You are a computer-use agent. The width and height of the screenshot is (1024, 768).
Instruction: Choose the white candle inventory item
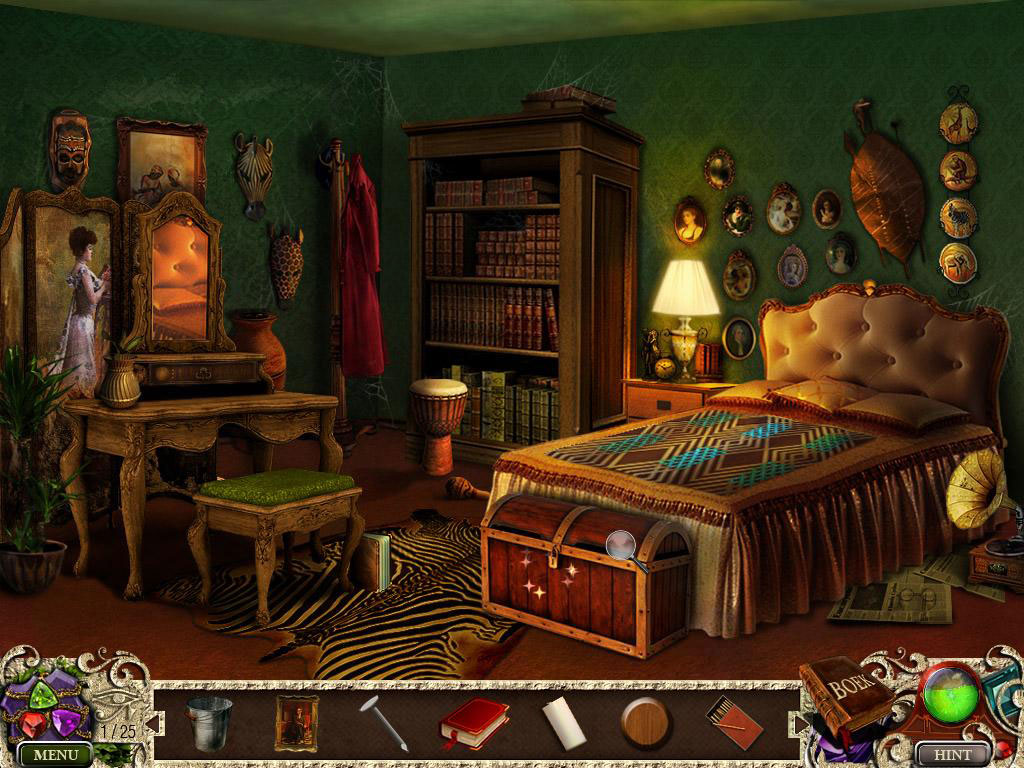[x=560, y=722]
